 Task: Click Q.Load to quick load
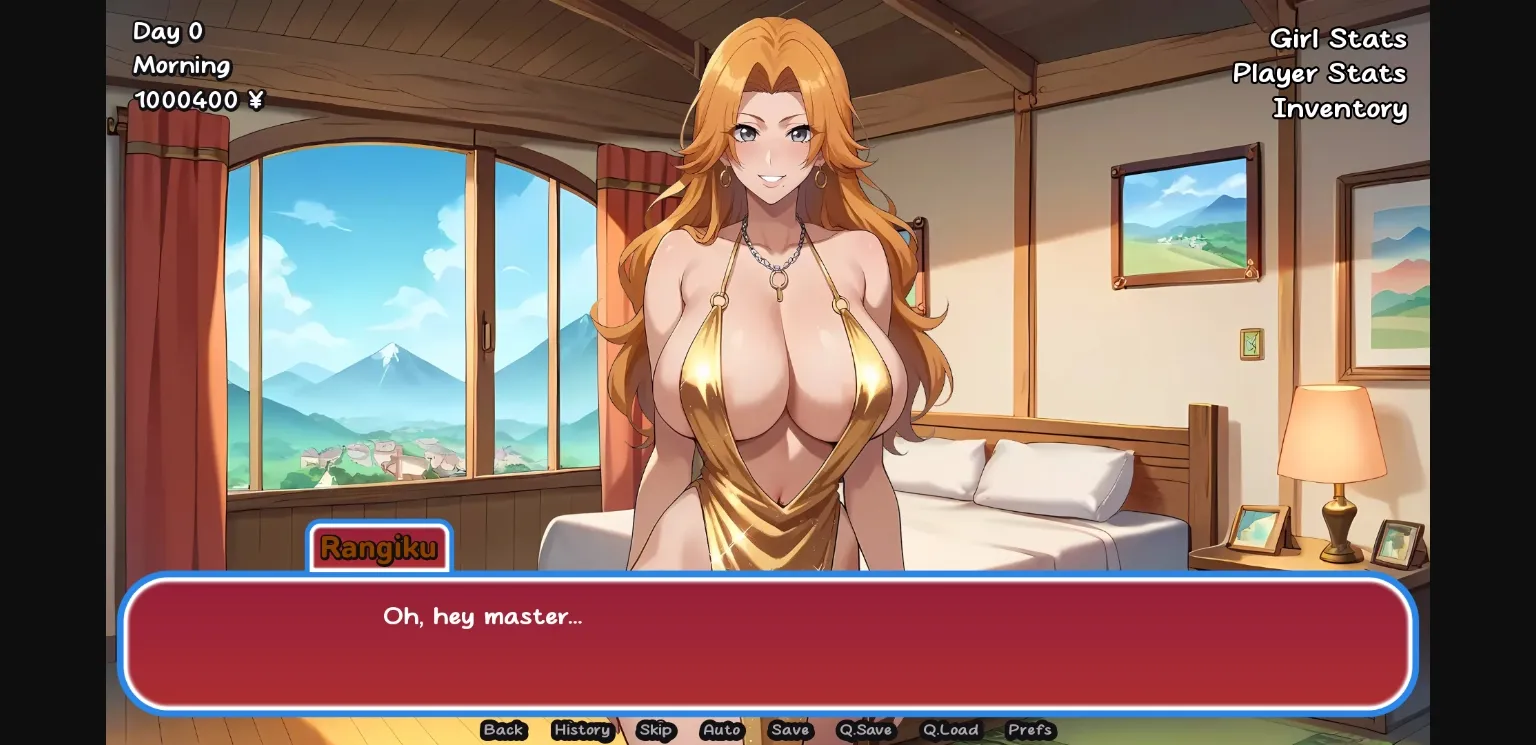point(950,731)
